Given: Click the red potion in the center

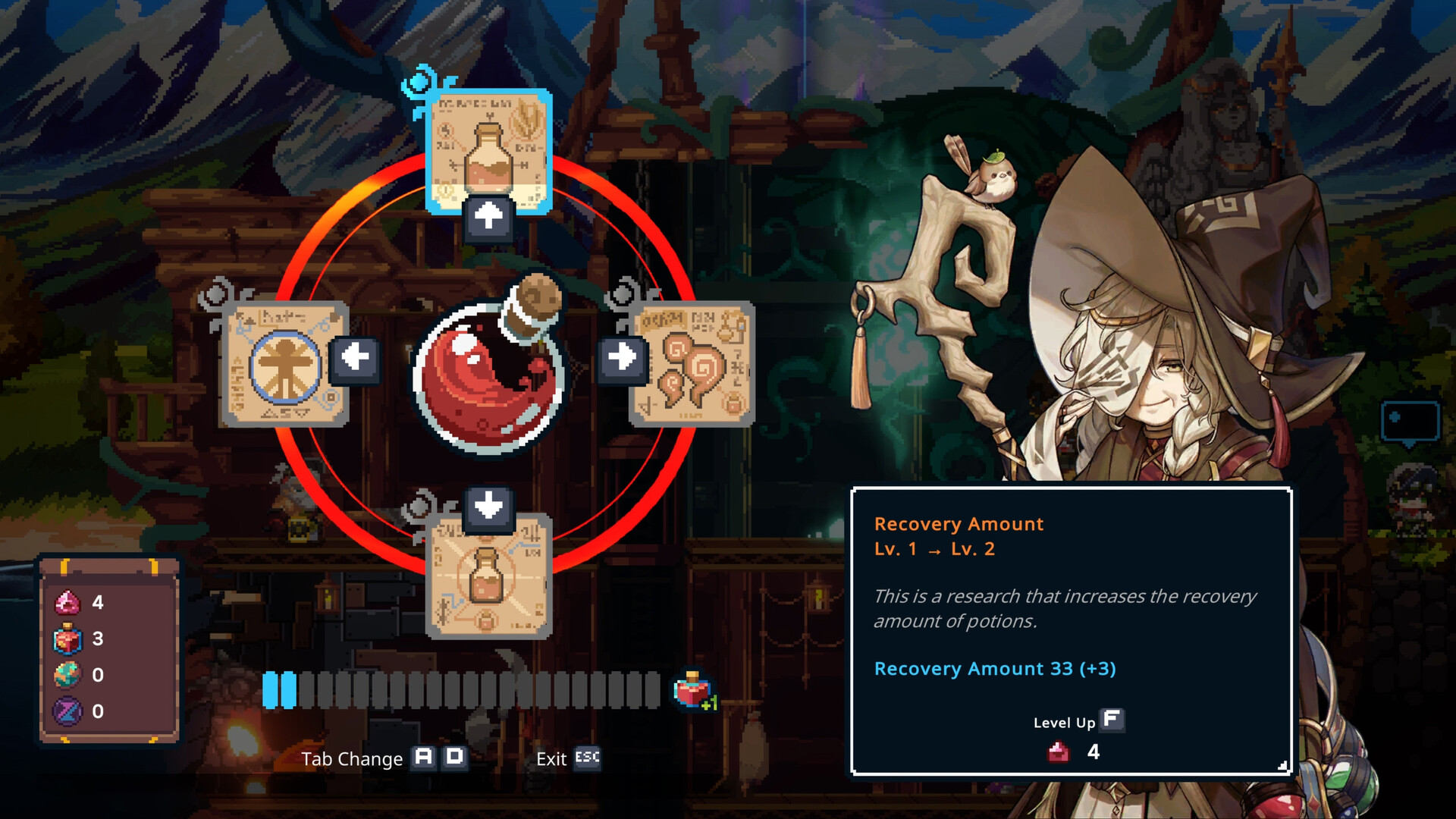Looking at the screenshot, I should click(x=489, y=372).
